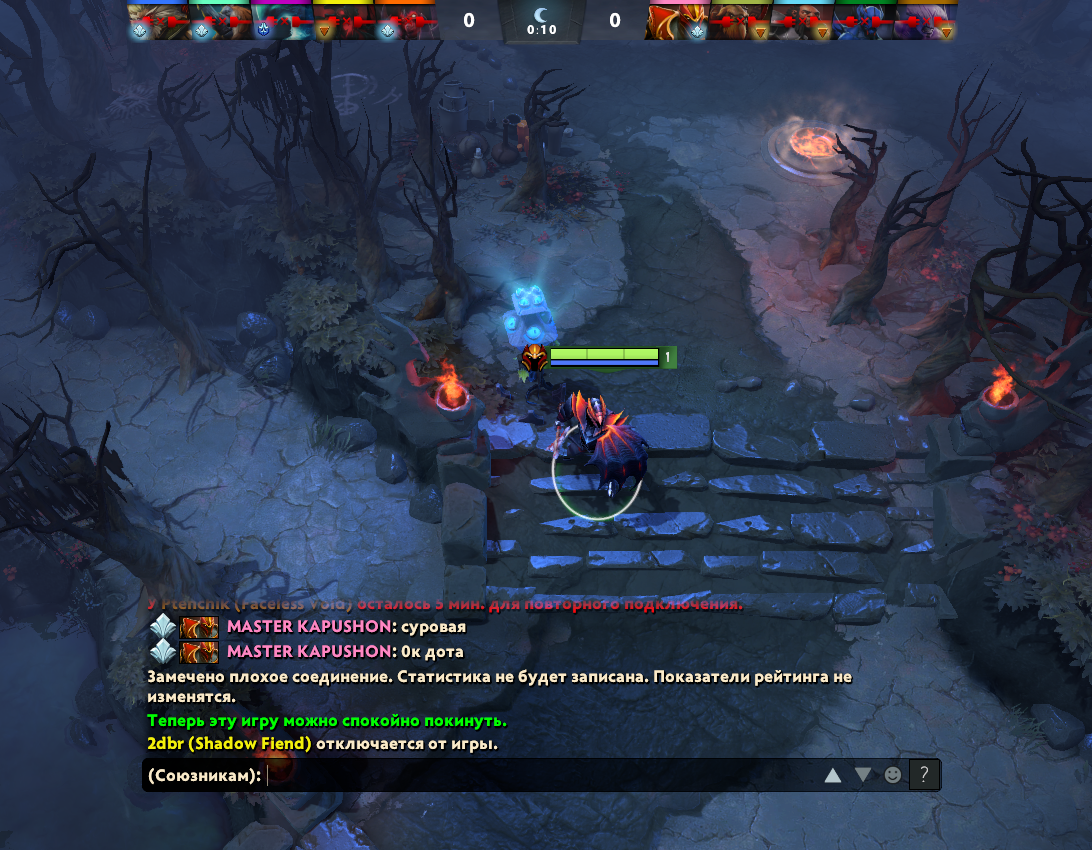Click the chat down arrow button

[x=862, y=775]
